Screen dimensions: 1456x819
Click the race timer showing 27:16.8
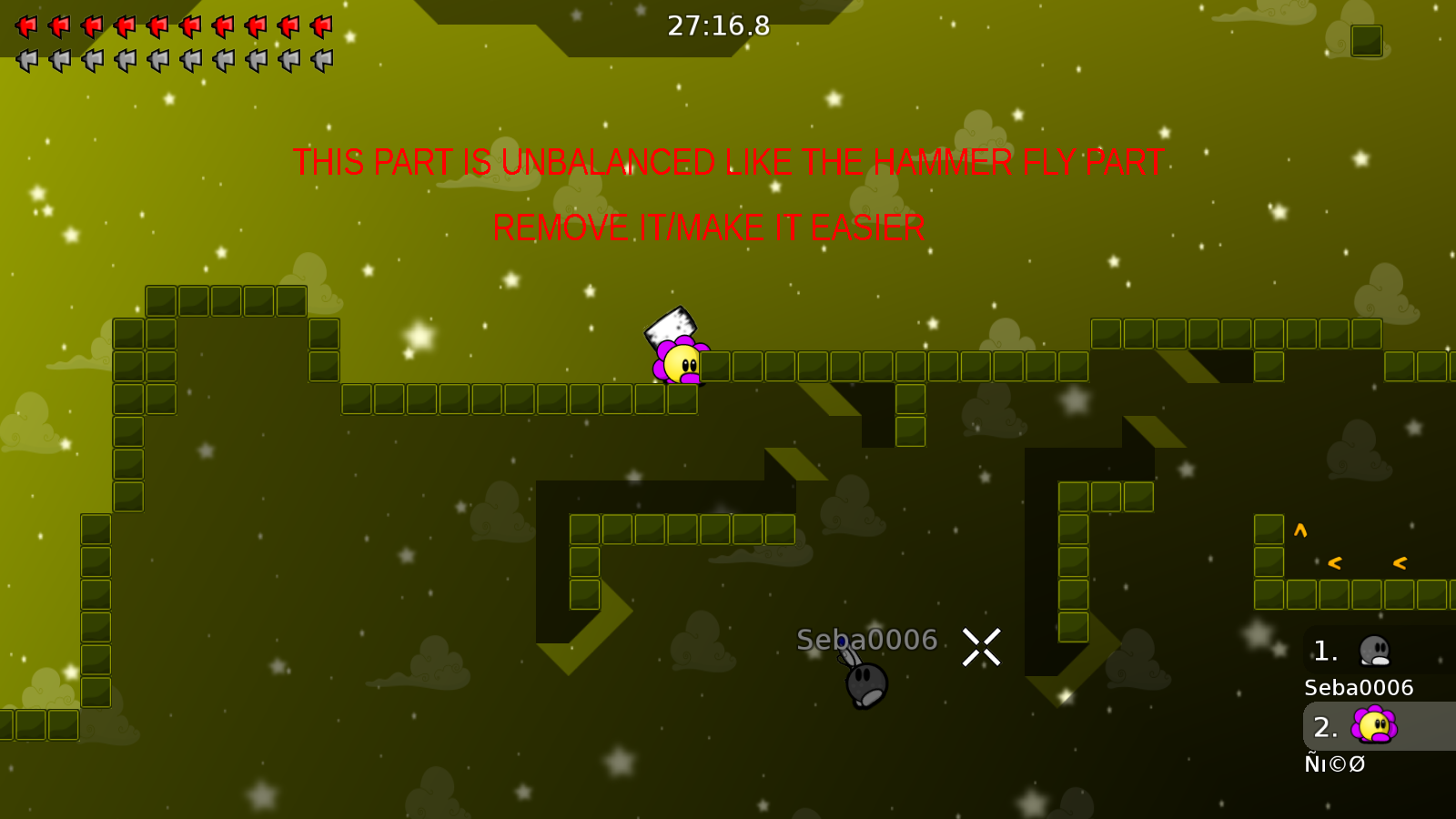click(x=718, y=26)
